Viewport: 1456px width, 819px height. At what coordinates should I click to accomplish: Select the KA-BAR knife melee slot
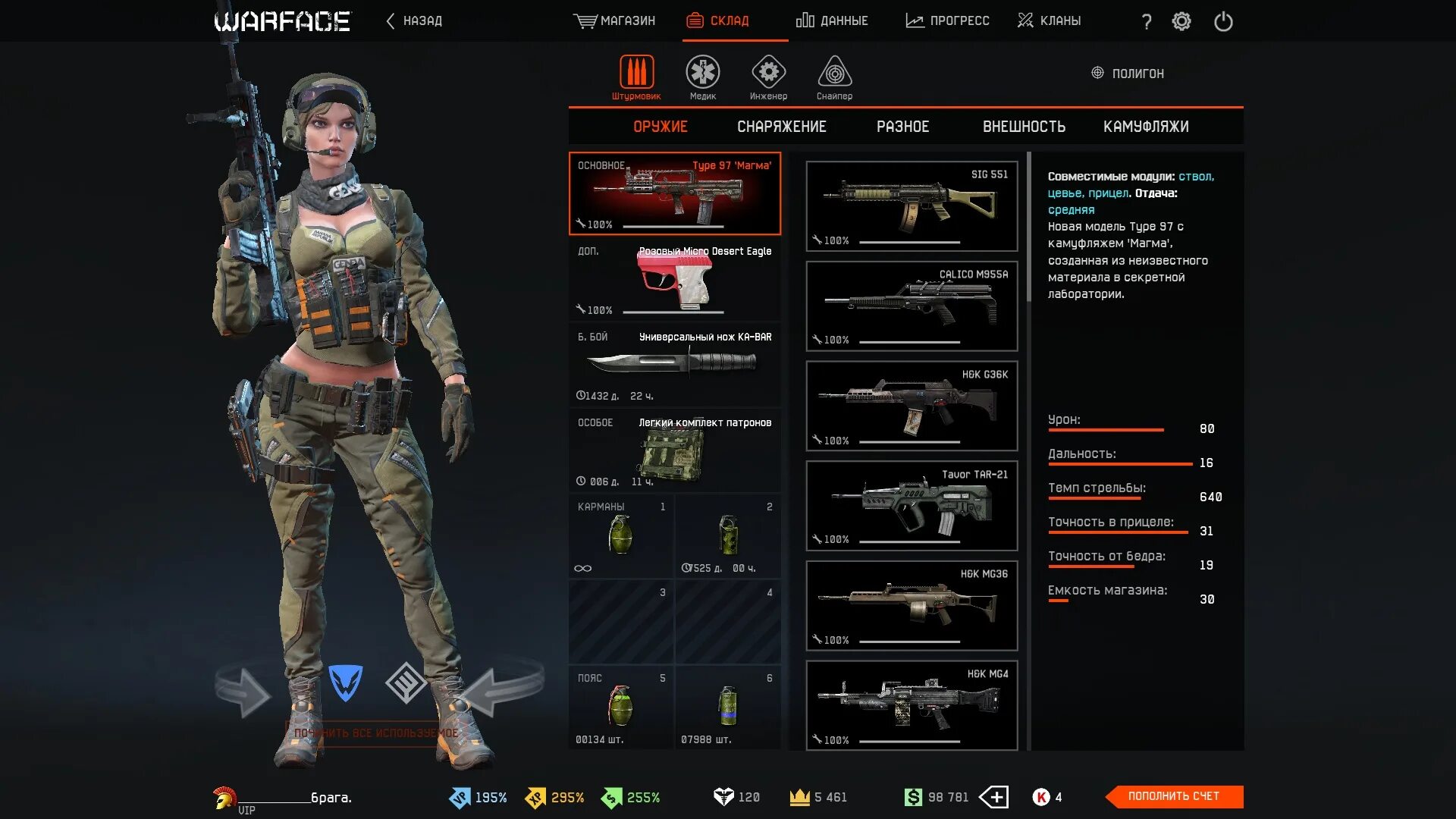point(674,365)
